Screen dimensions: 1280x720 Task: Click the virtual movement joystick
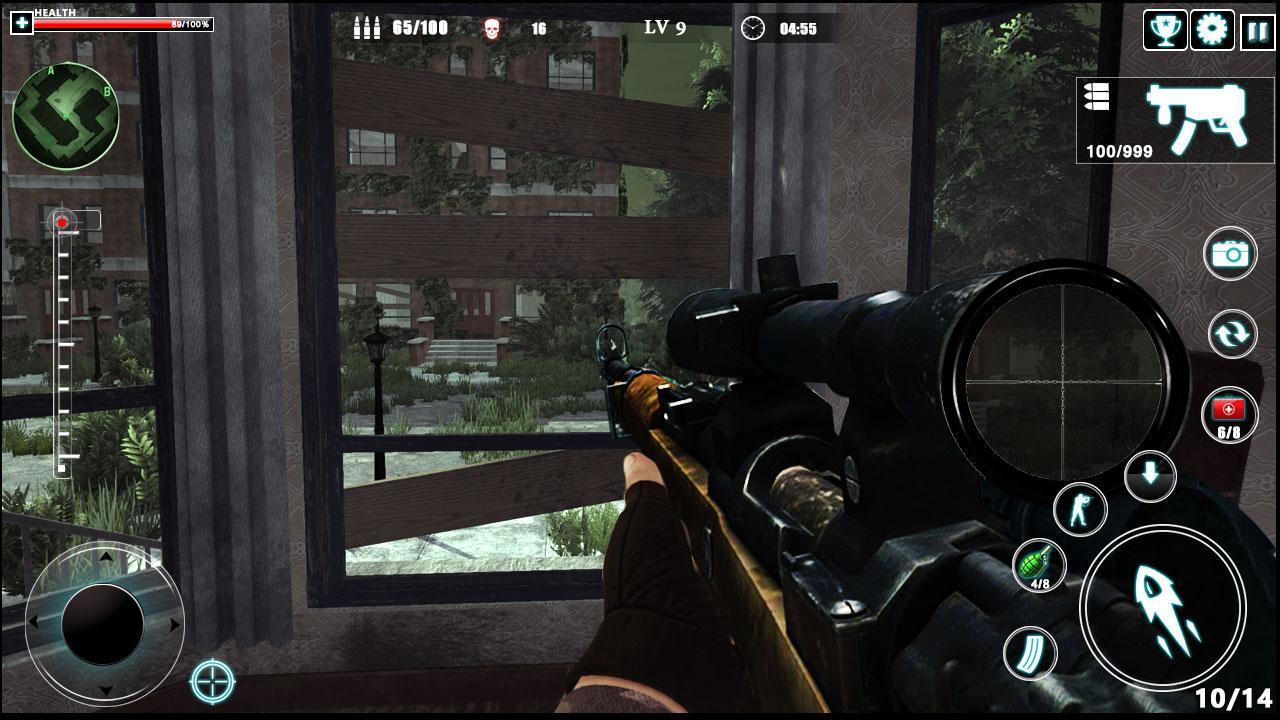pyautogui.click(x=103, y=623)
